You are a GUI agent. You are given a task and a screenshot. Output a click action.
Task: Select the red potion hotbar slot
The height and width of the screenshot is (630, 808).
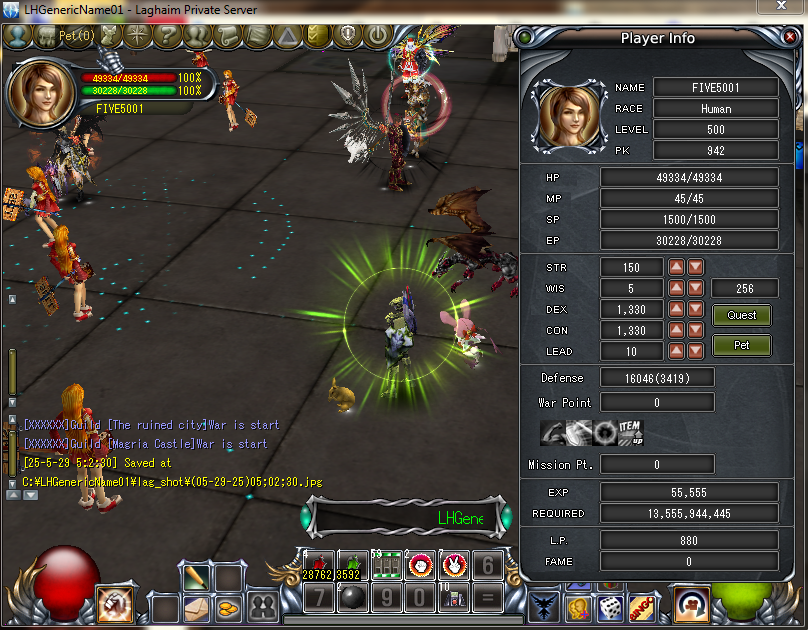[318, 565]
